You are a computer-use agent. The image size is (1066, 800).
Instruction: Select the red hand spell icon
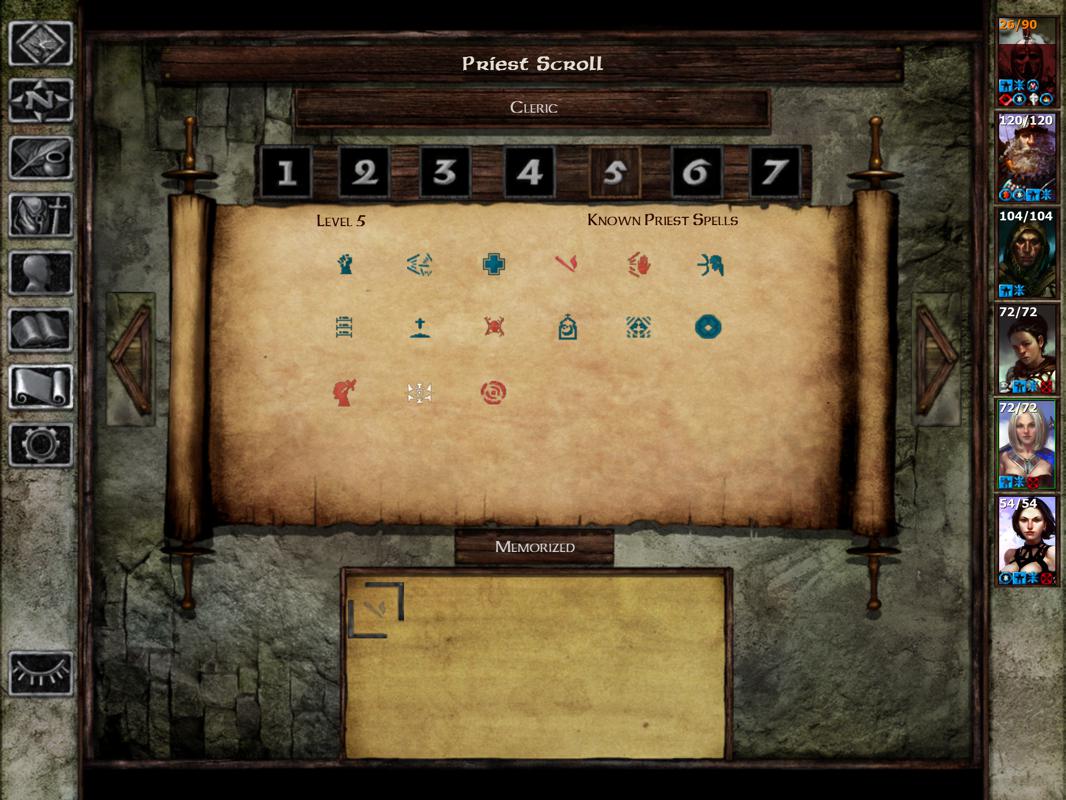pos(639,265)
